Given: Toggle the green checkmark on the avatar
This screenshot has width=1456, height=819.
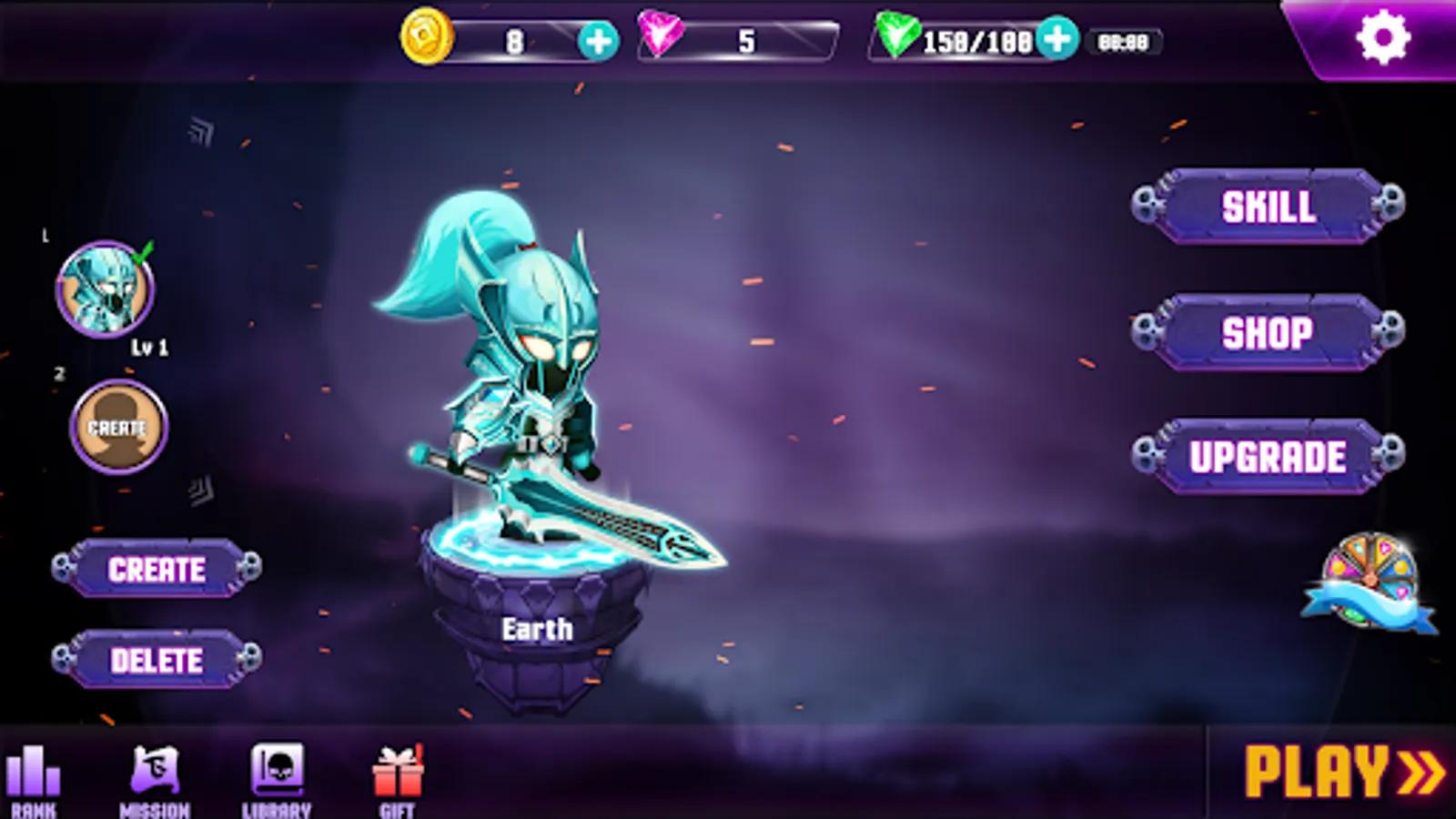Looking at the screenshot, I should [139, 257].
